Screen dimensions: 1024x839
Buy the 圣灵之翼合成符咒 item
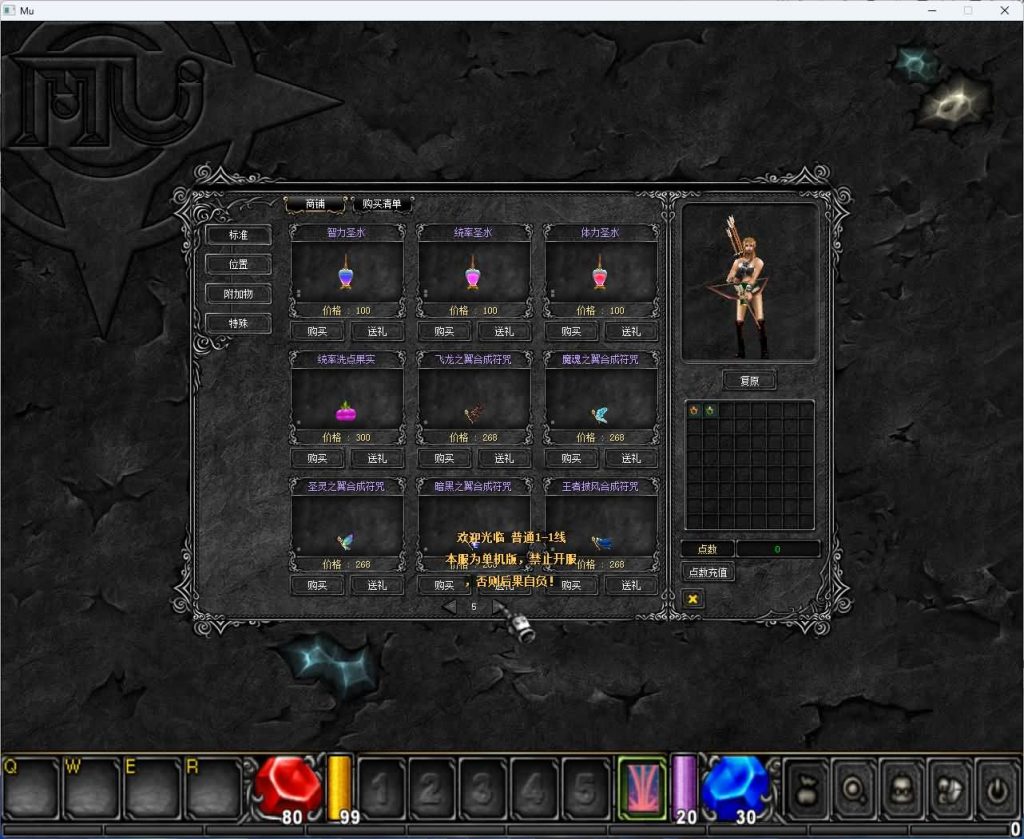coord(317,585)
